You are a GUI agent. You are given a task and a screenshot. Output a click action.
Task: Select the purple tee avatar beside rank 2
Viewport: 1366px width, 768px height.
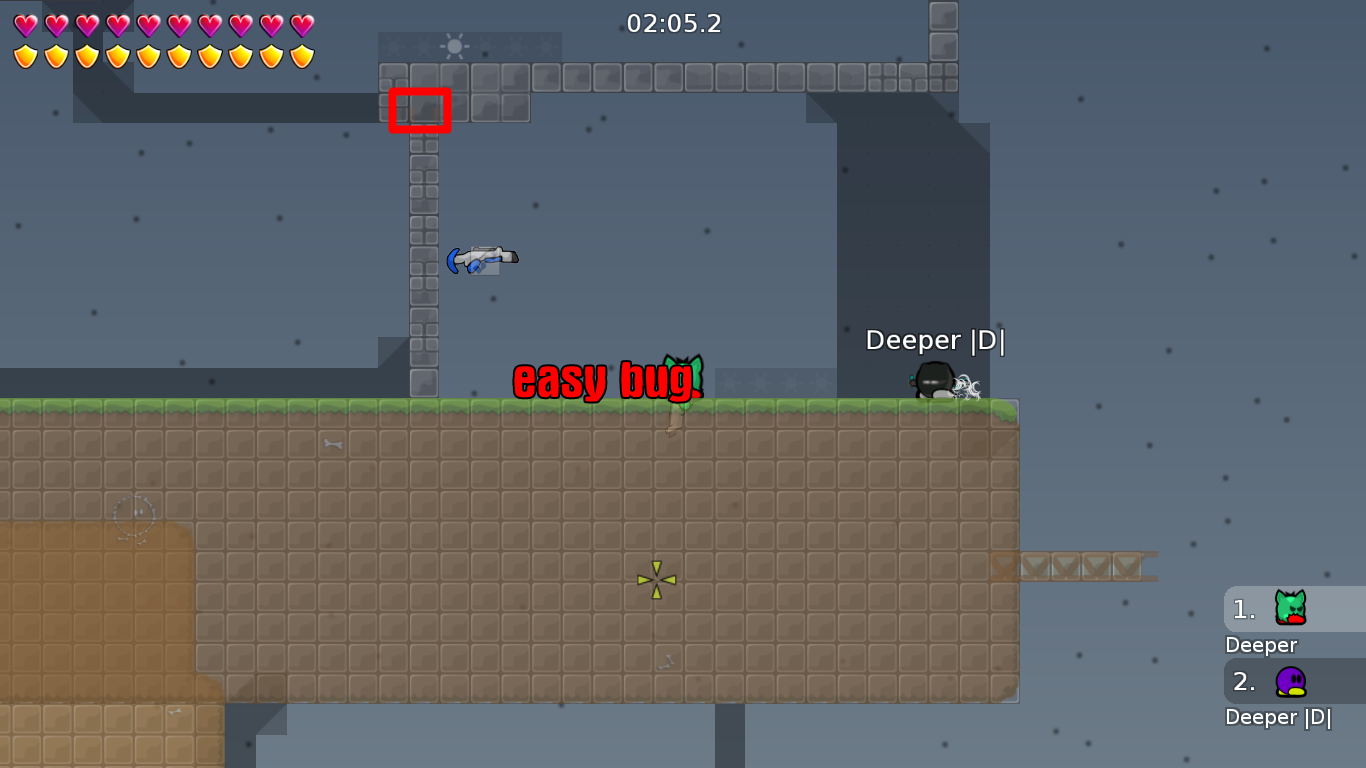pos(1288,680)
